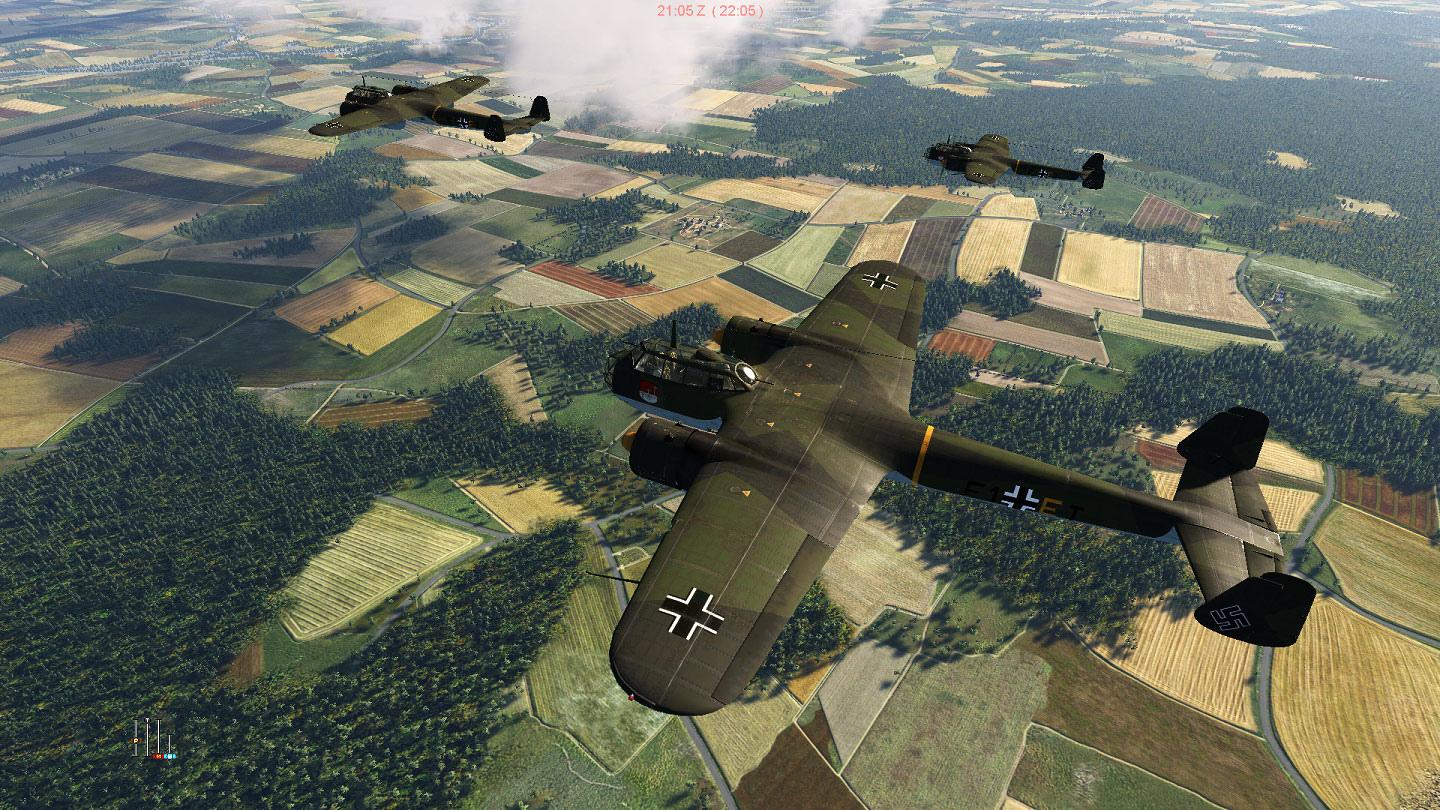Viewport: 1440px width, 810px height.
Task: Click the red M mixture indicator
Action: (158, 756)
